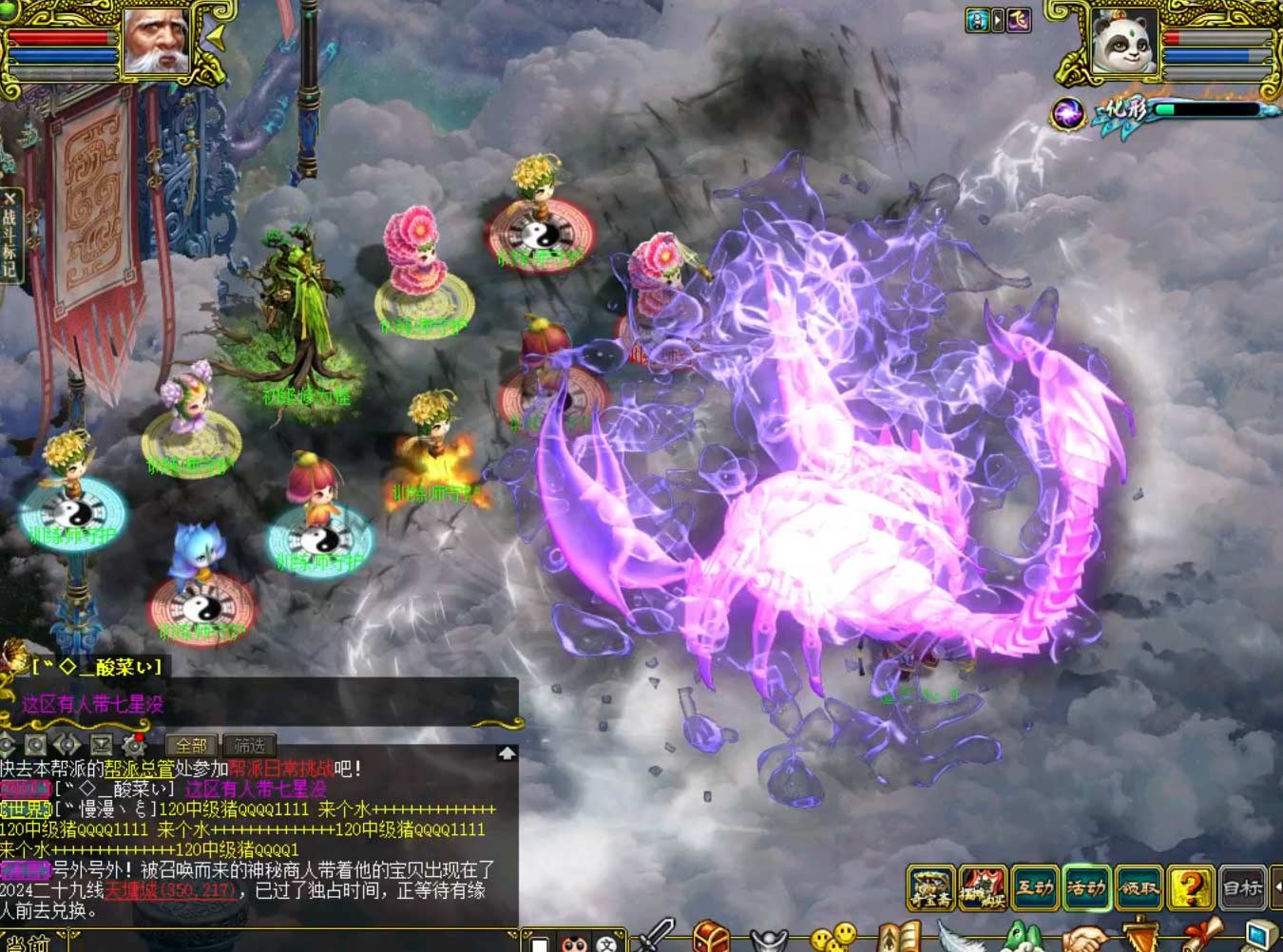Screen dimensions: 1283x952
Task: Open the chat settings gear icon
Action: pos(133,746)
